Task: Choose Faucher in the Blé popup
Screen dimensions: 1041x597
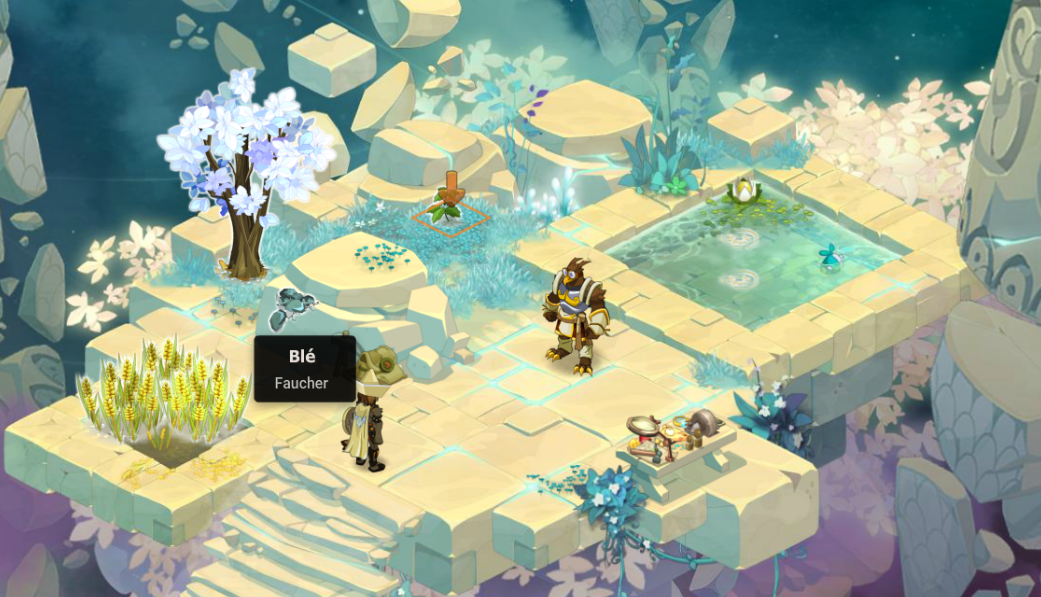Action: 301,382
